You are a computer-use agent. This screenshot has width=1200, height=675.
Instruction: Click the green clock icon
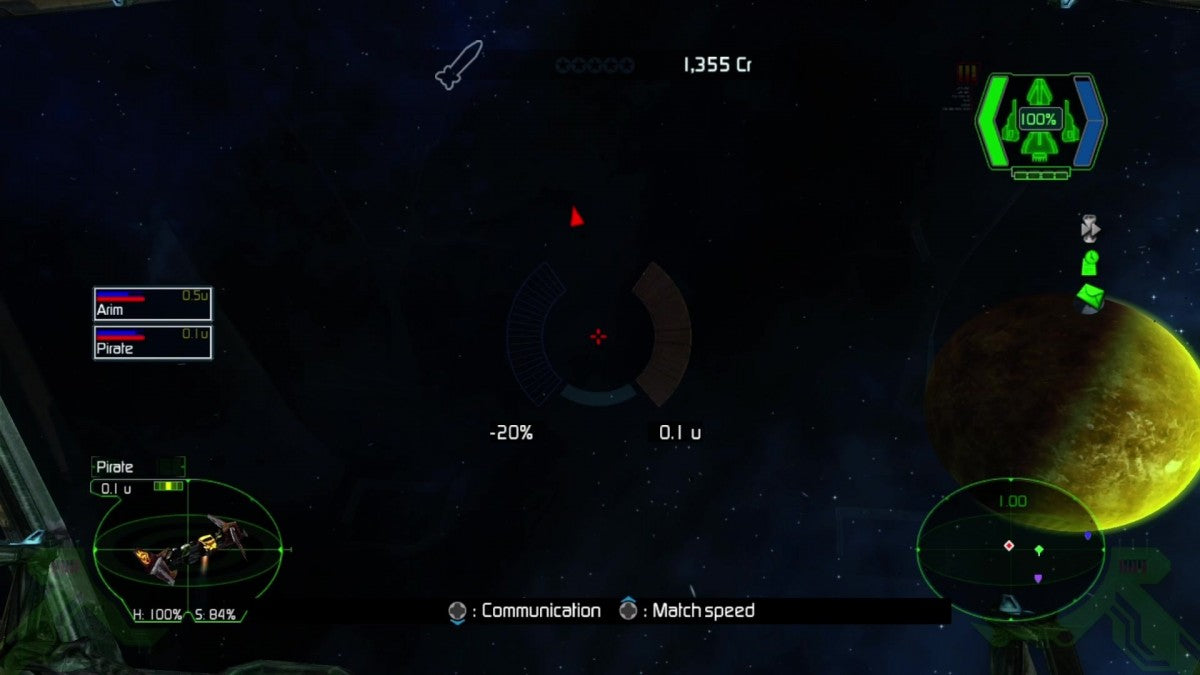pyautogui.click(x=1090, y=263)
